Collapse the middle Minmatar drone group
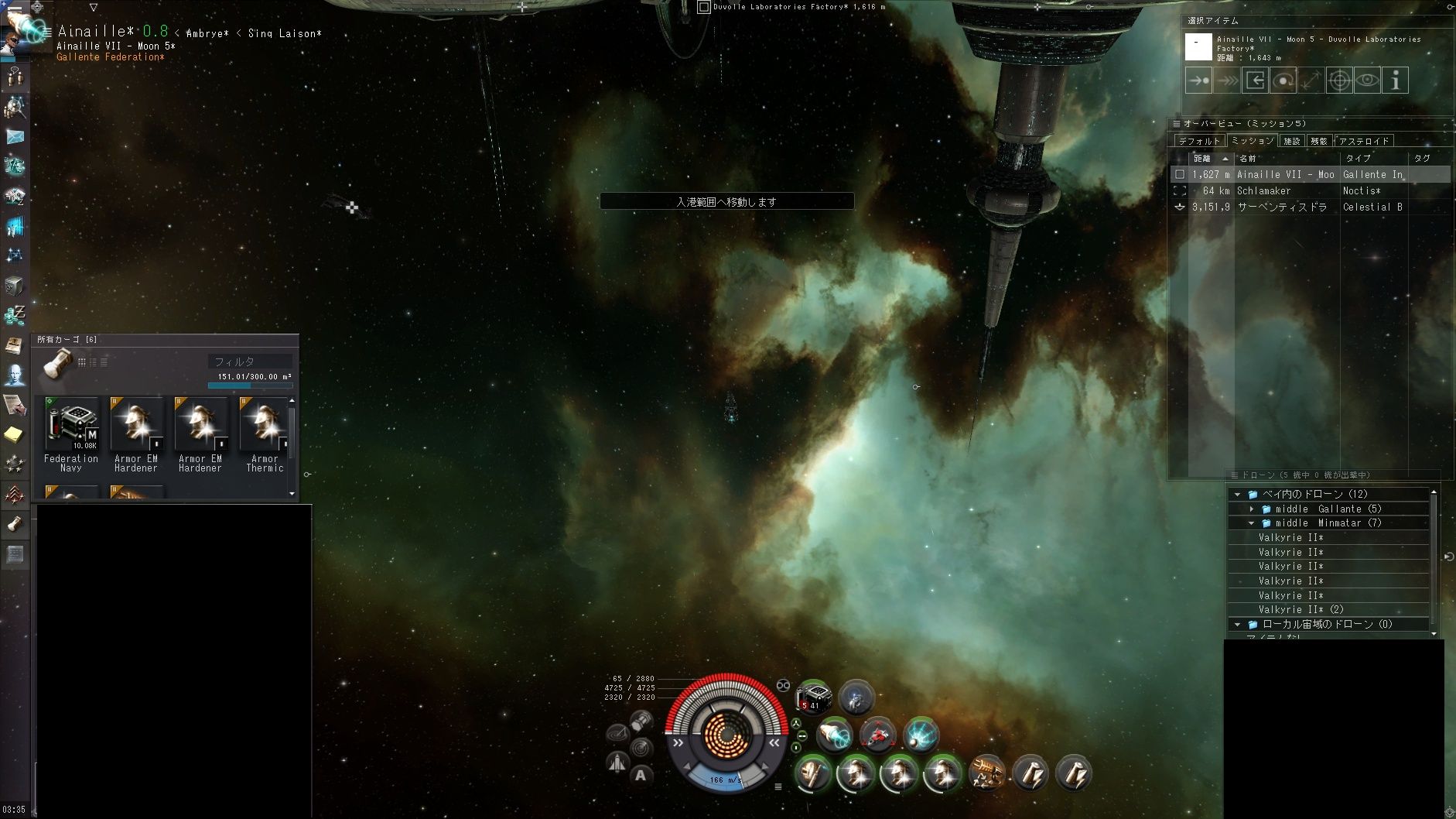 click(1252, 523)
